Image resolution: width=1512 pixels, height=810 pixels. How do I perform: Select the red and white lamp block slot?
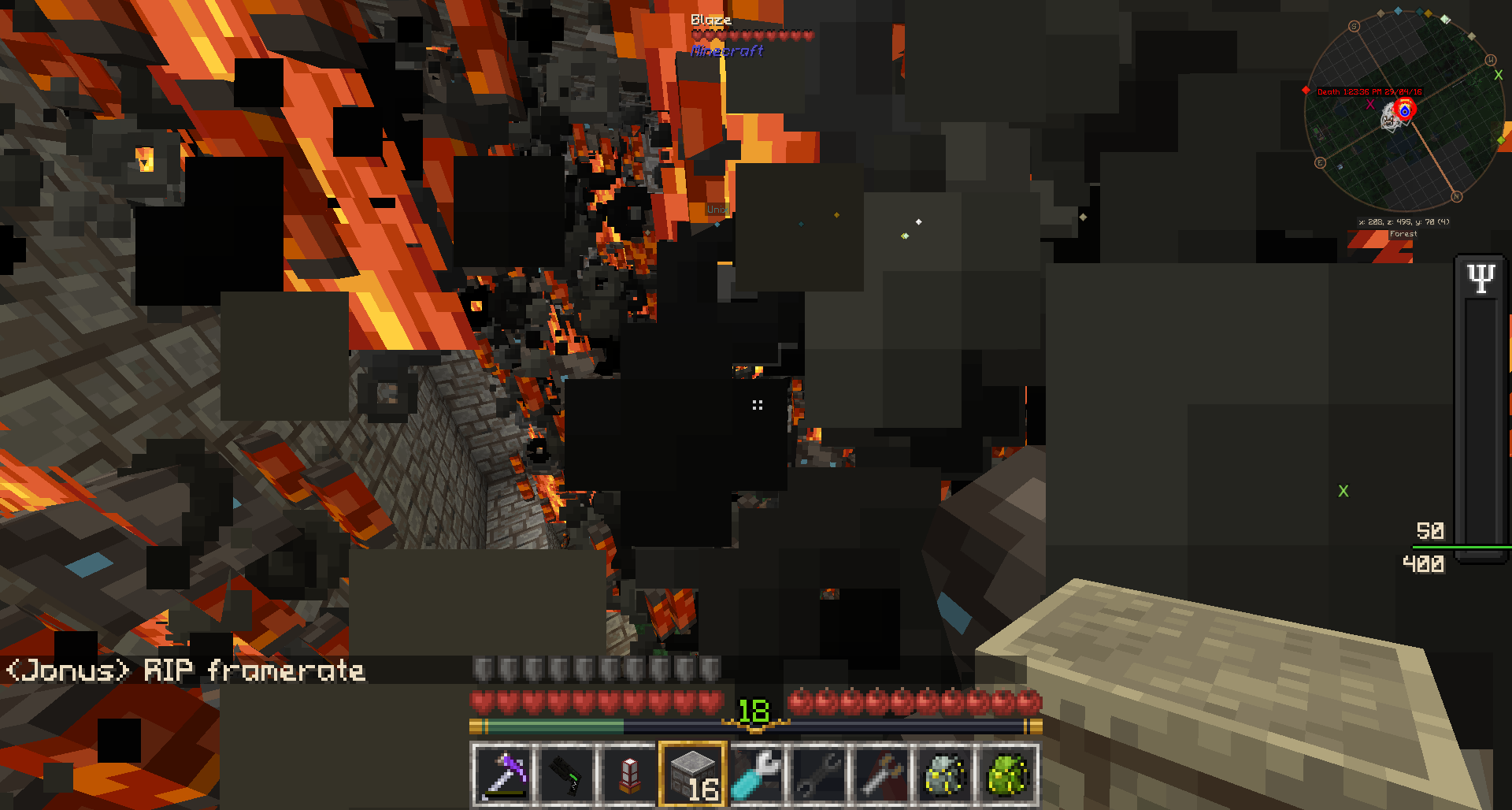point(629,774)
